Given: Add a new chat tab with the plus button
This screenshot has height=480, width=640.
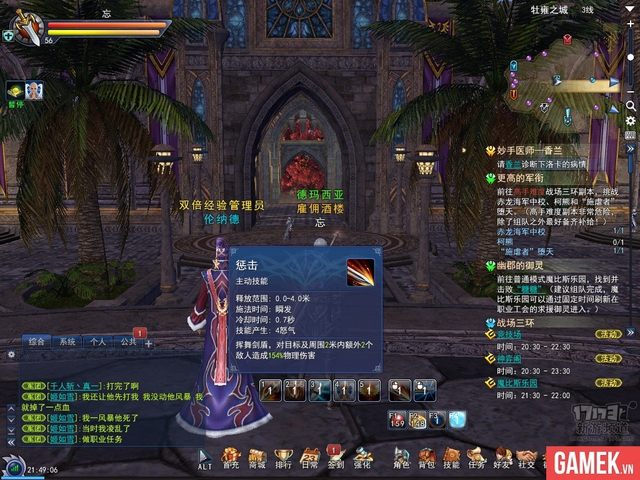Looking at the screenshot, I should [x=149, y=343].
